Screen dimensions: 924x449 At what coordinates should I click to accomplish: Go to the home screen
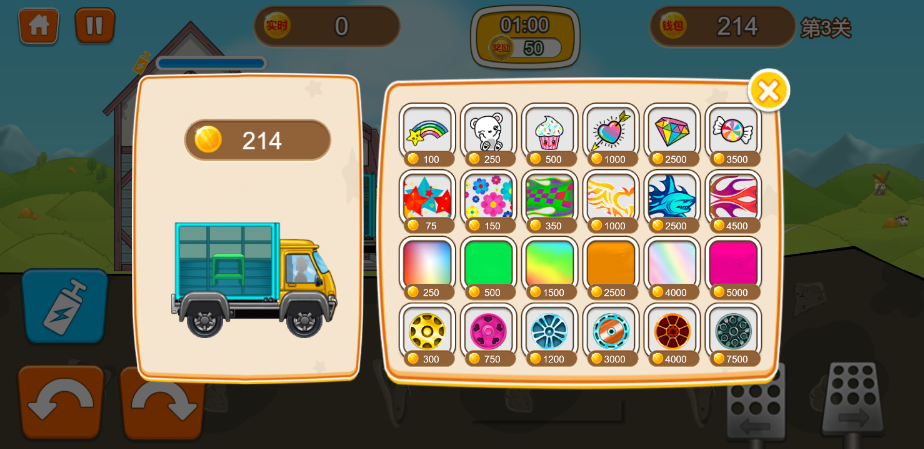[x=38, y=25]
